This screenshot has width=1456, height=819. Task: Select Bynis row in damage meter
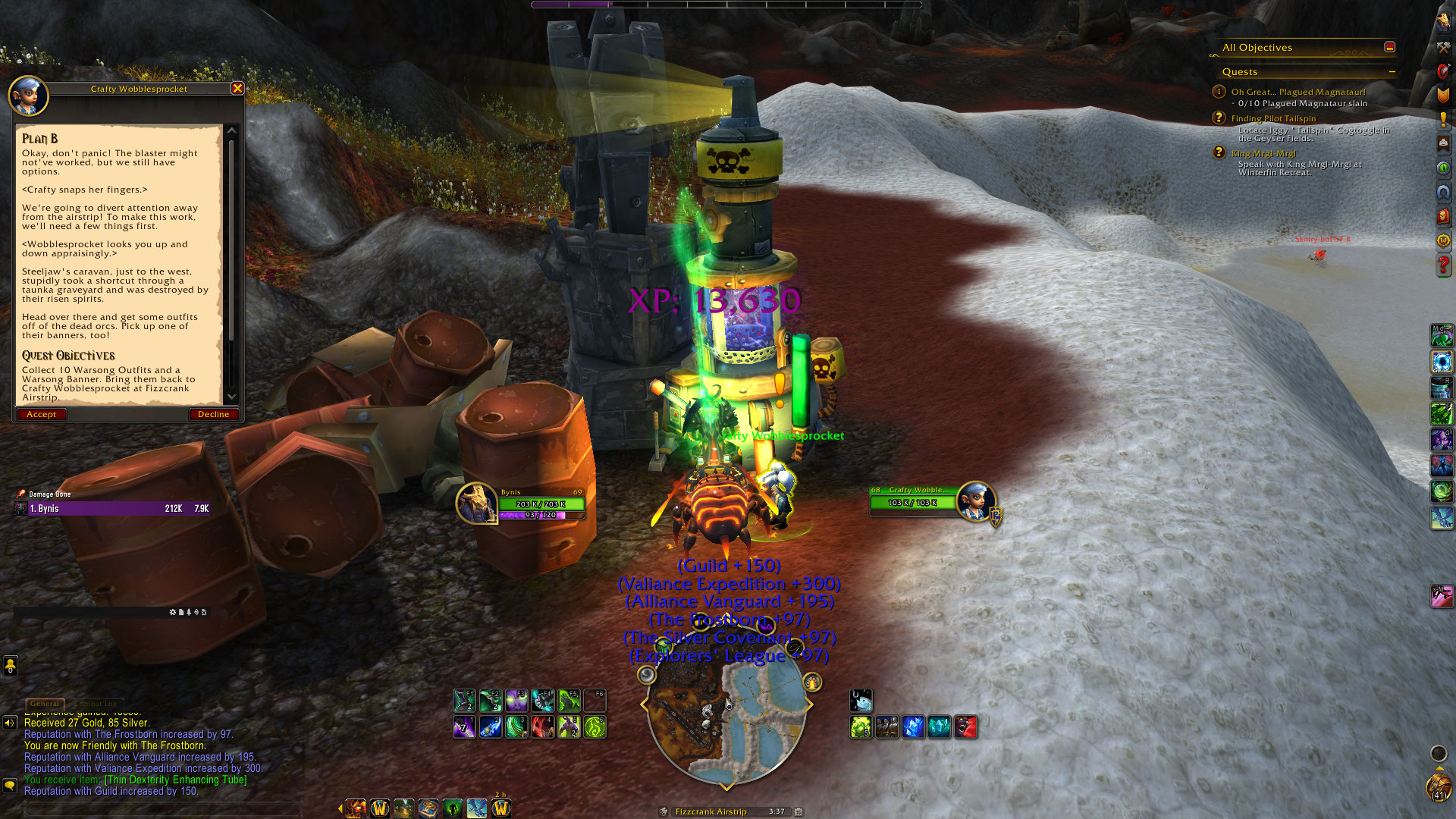(x=114, y=509)
